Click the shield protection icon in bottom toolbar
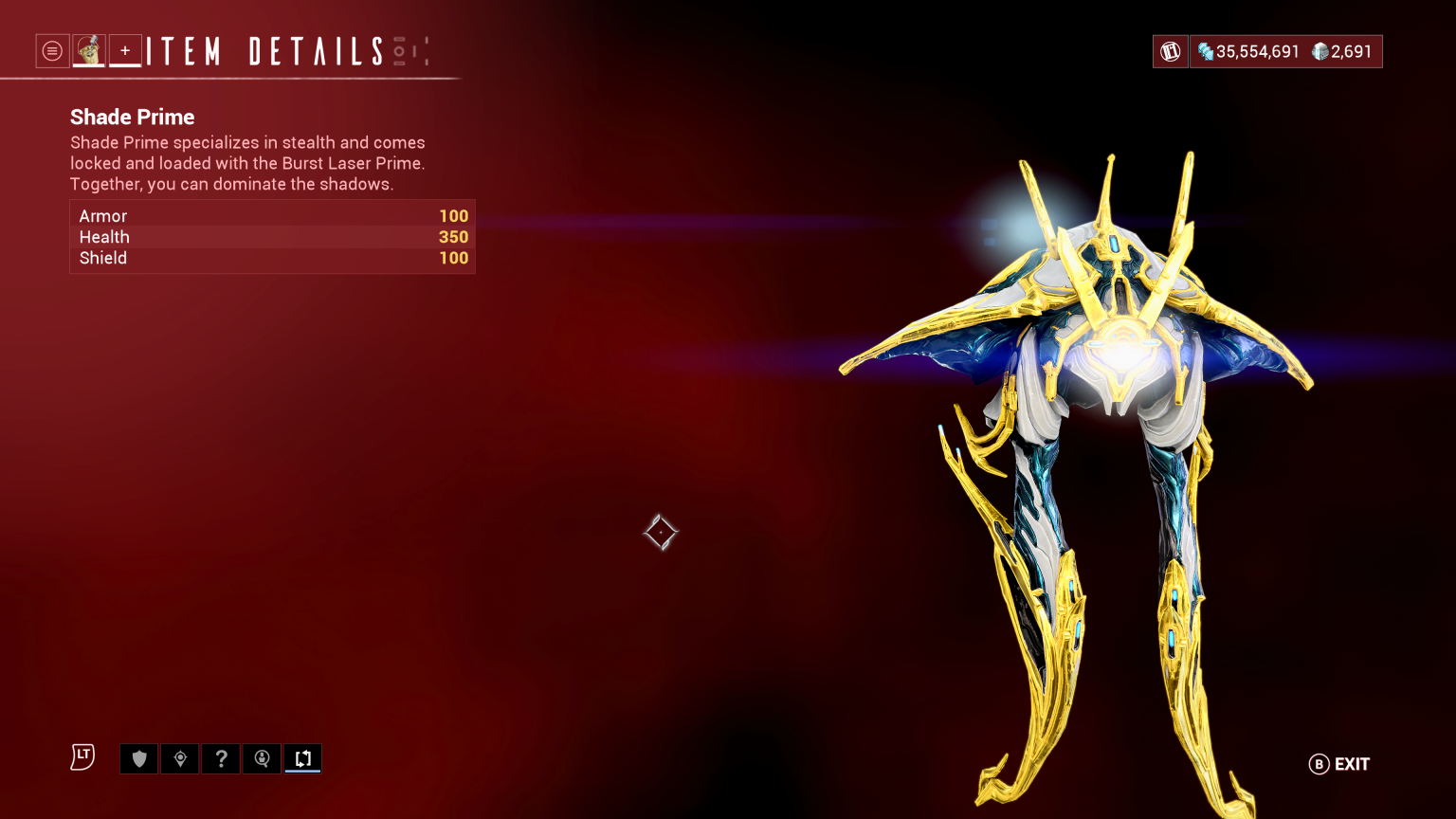 pyautogui.click(x=138, y=758)
